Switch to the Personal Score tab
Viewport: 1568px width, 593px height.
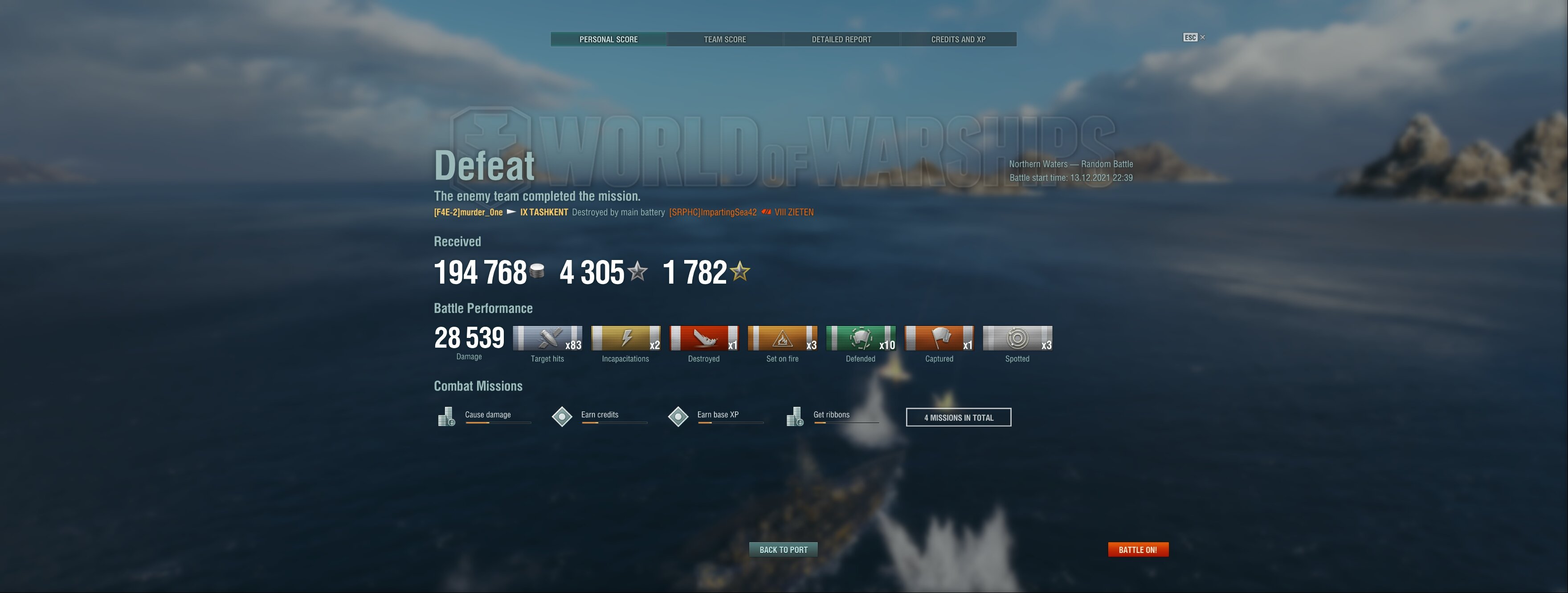(608, 40)
